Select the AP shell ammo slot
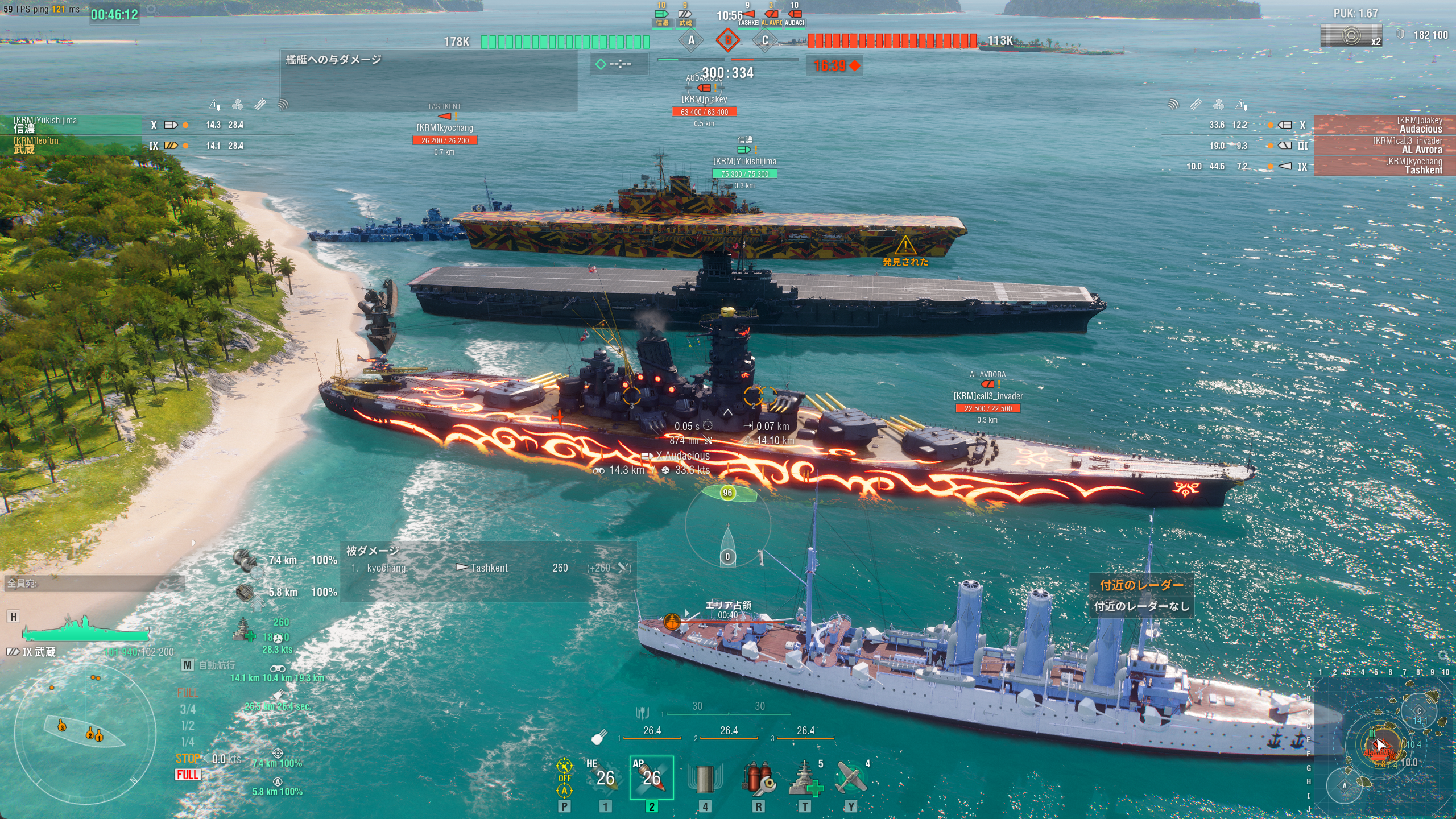Screen dimensions: 1456x819 (651, 777)
